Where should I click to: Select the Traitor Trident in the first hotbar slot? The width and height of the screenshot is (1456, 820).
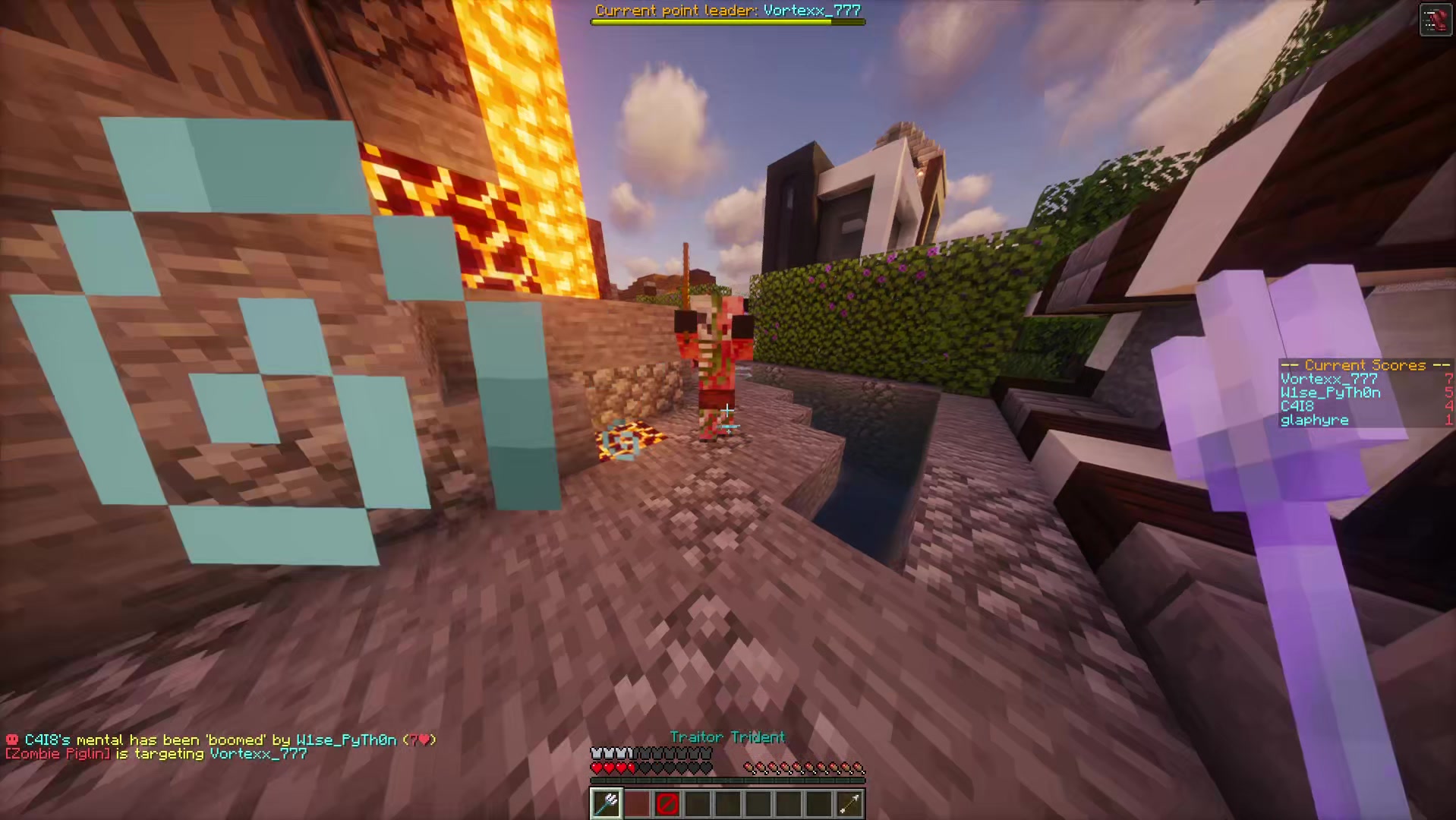click(x=607, y=803)
